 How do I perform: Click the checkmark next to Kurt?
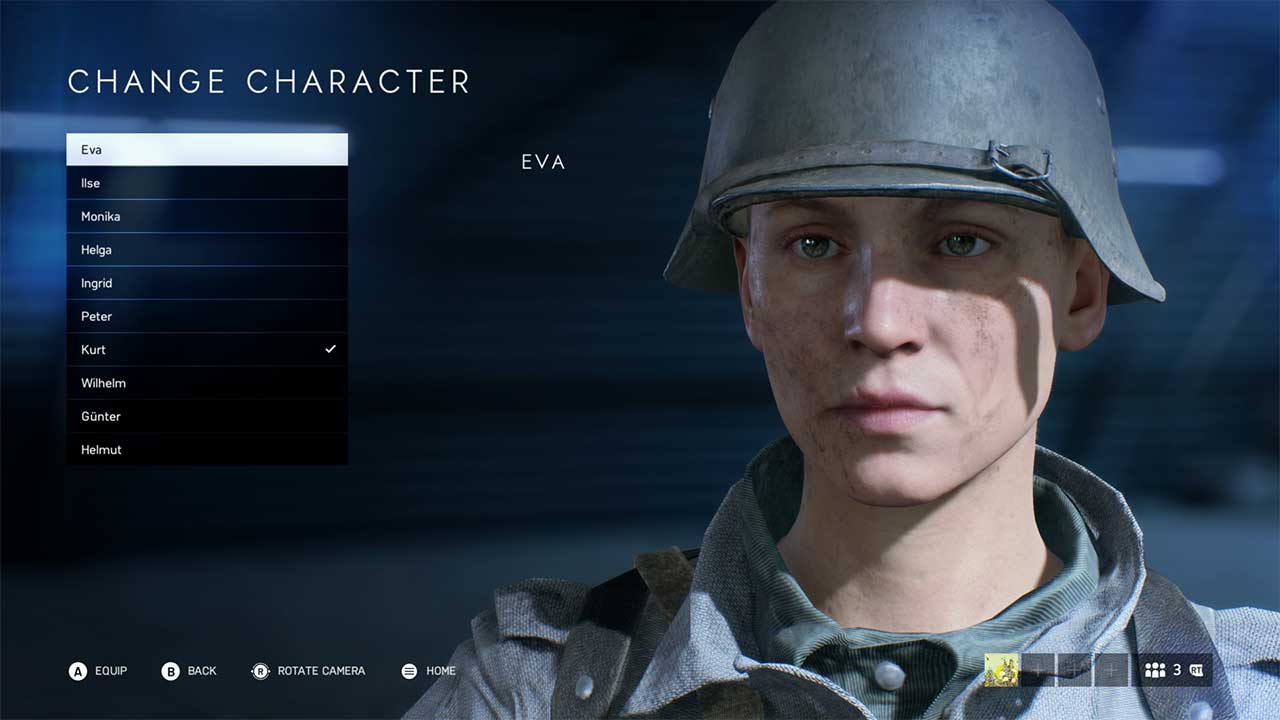click(329, 349)
